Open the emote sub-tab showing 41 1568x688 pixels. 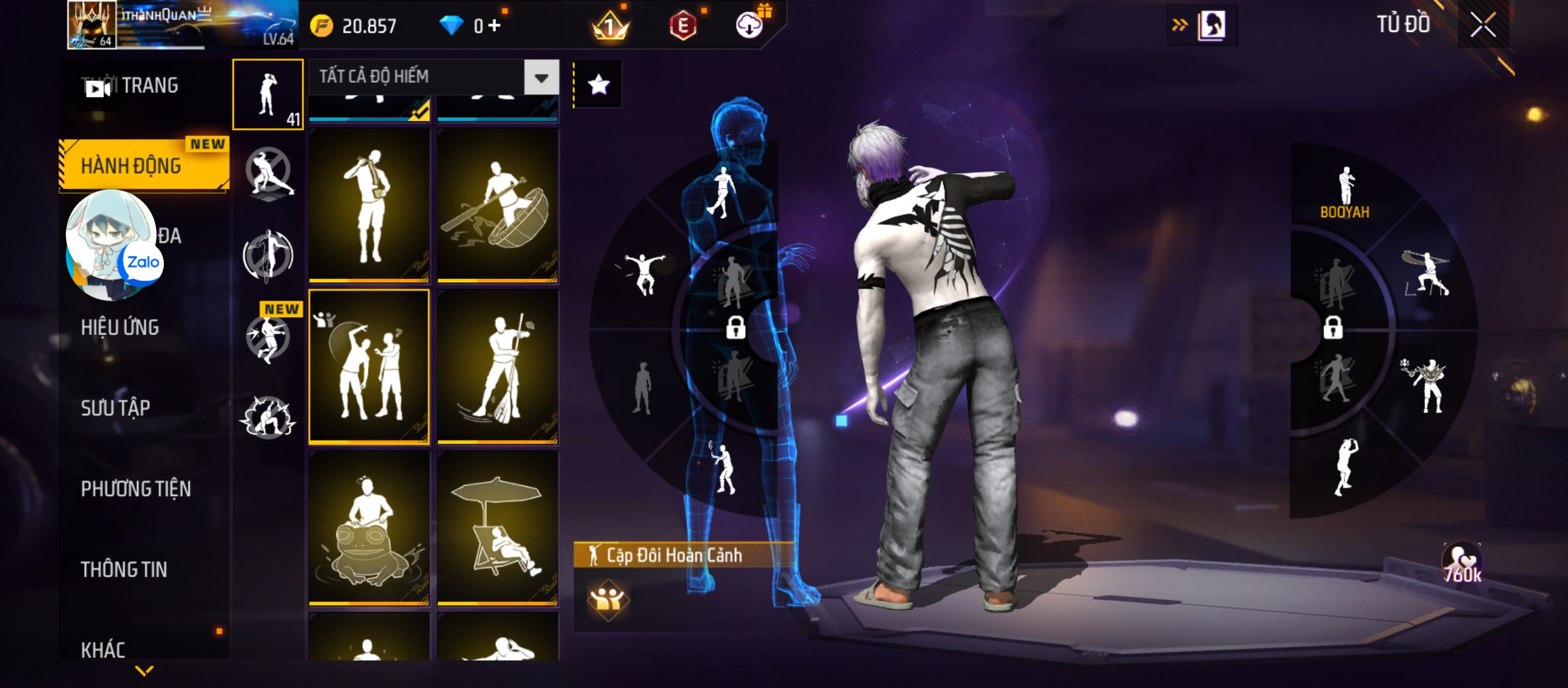point(268,94)
